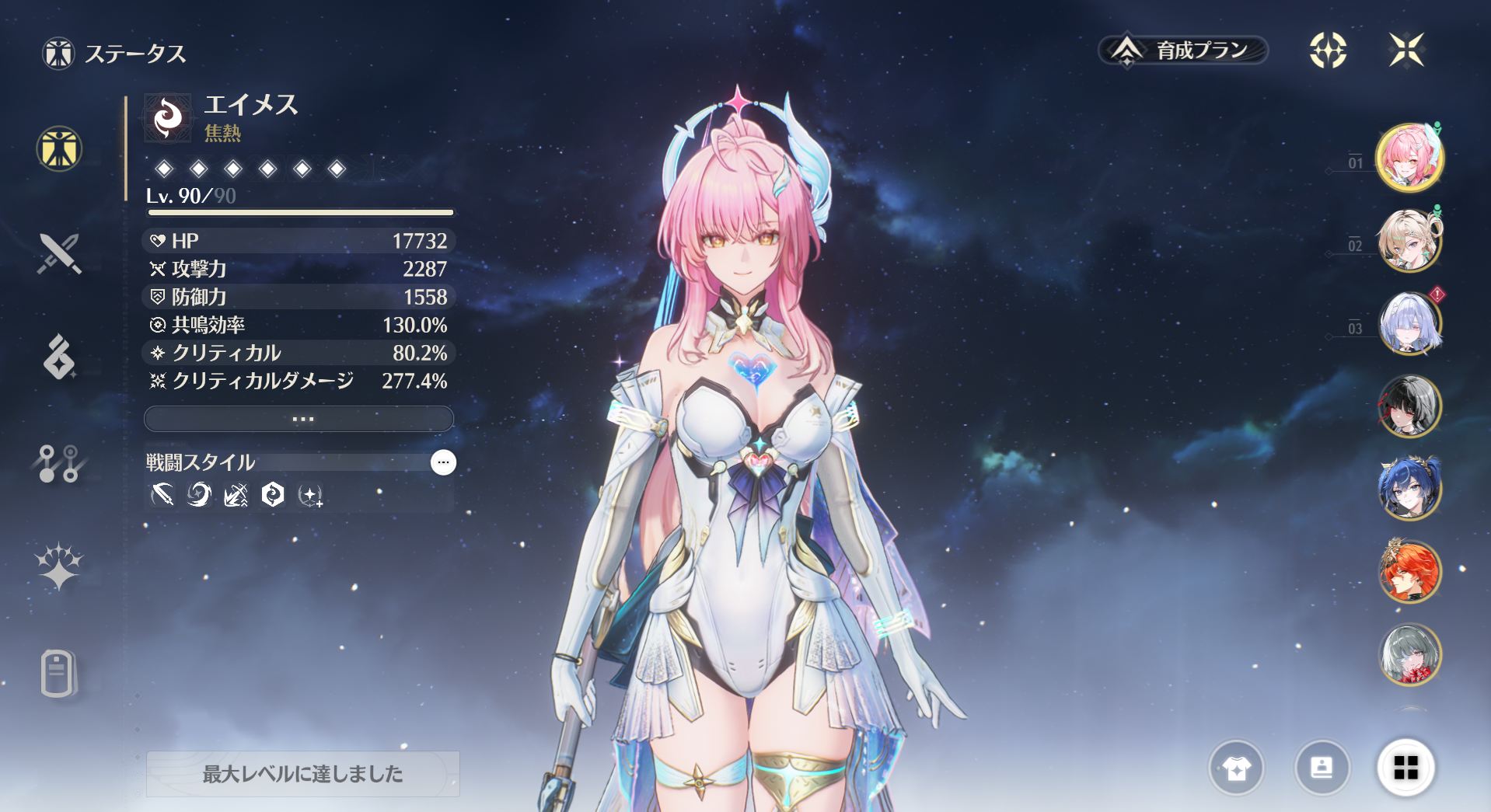Open the character profile card button
The height and width of the screenshot is (812, 1491).
coord(1322,768)
